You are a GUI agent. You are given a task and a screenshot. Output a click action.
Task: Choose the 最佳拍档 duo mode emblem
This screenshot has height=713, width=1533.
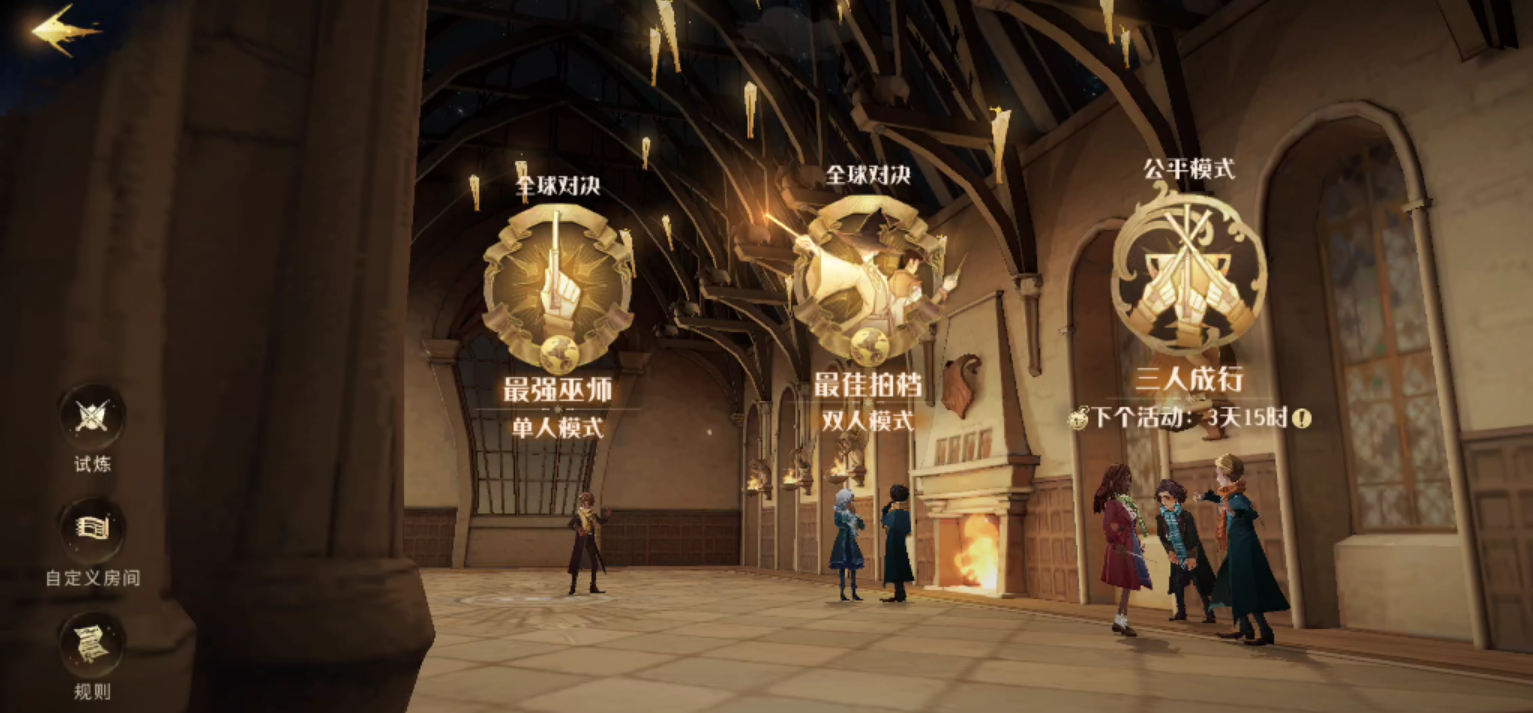pos(867,281)
